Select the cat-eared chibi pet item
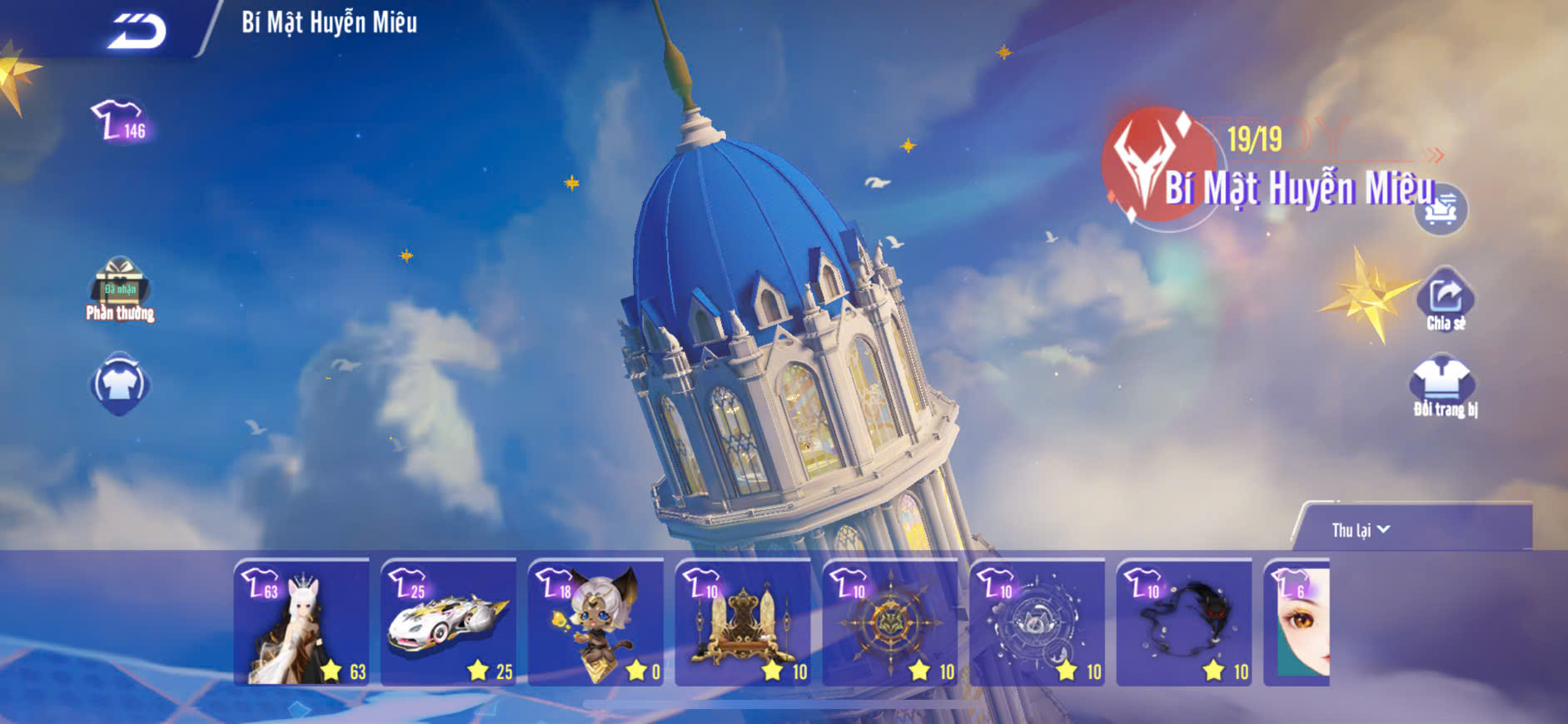Screen dimensions: 1568x724 coord(596,622)
